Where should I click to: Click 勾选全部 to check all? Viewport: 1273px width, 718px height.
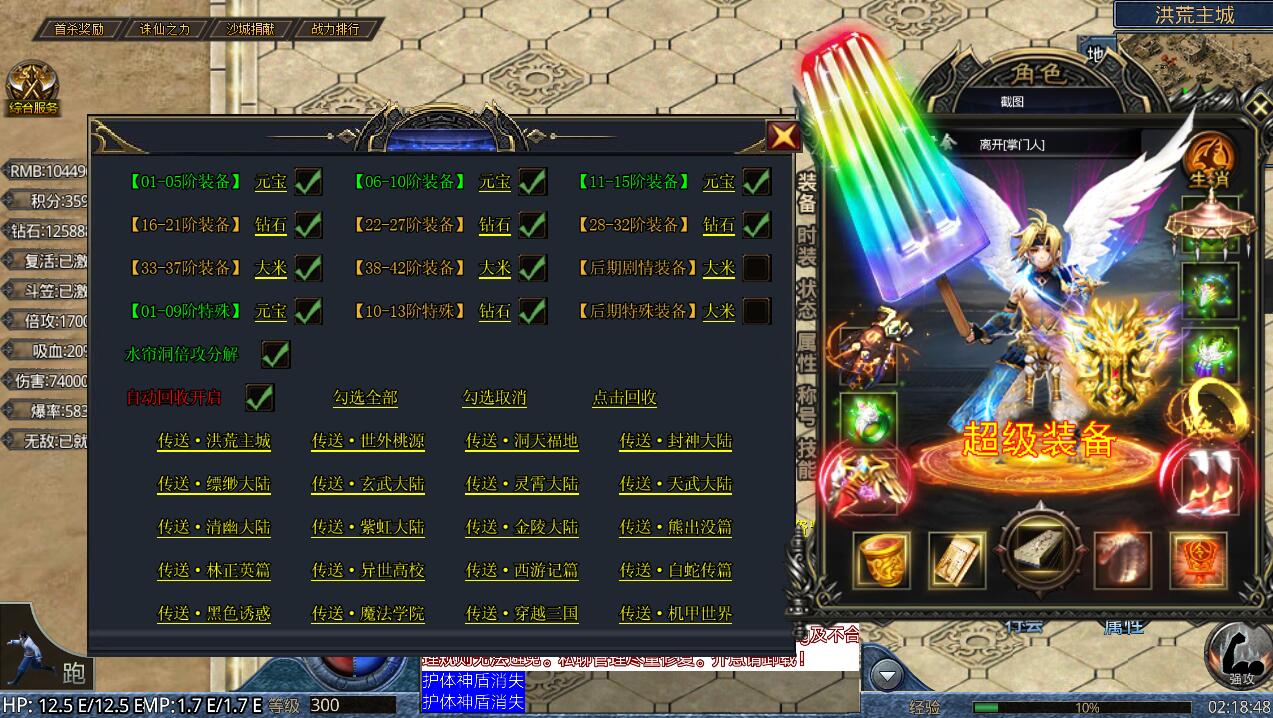point(365,398)
